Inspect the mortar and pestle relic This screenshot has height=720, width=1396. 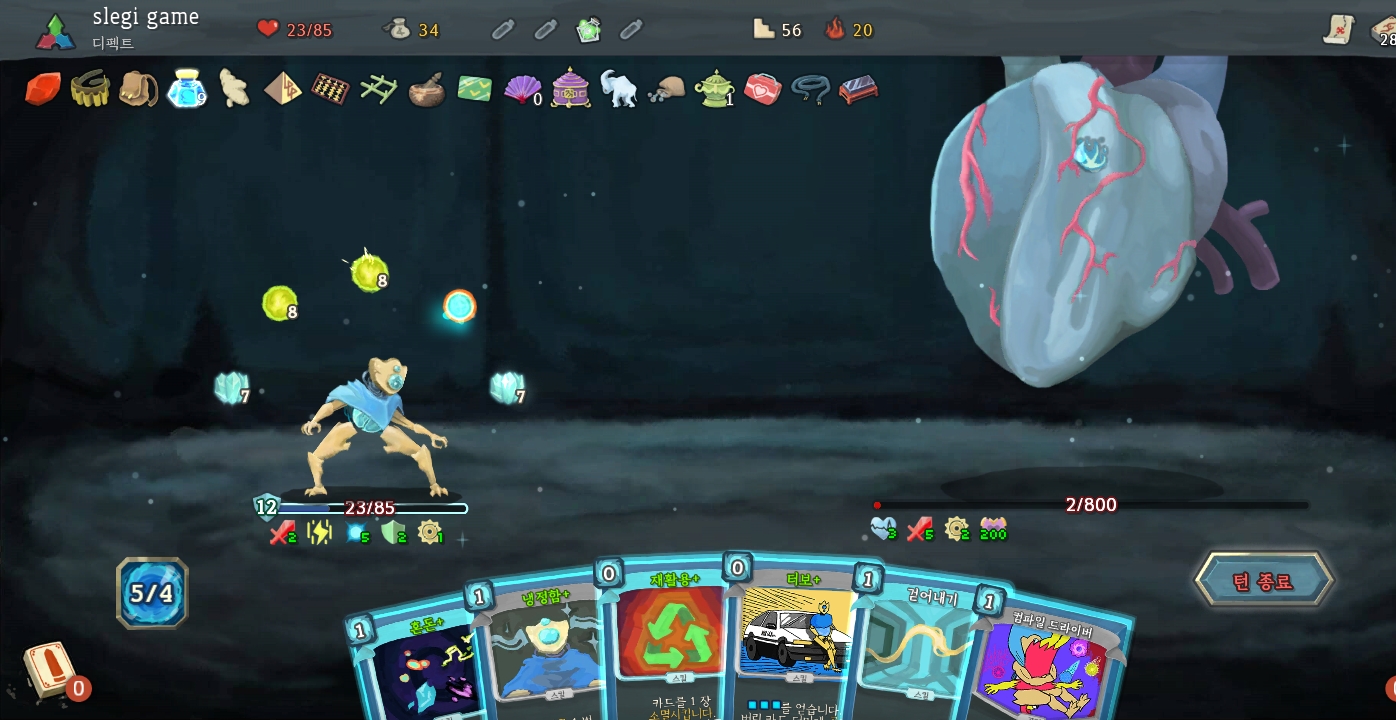427,90
